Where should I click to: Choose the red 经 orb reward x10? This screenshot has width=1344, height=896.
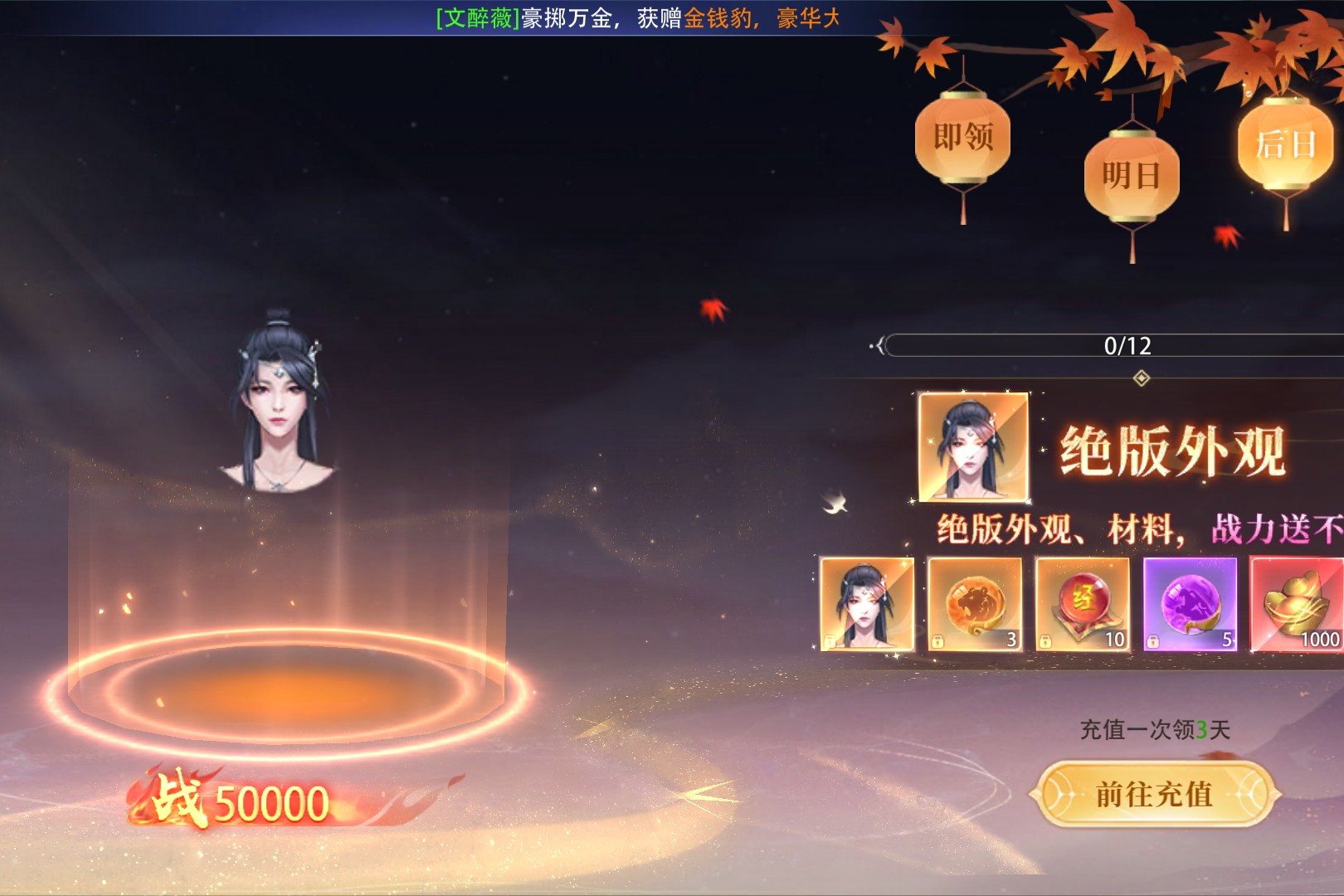(x=1083, y=603)
